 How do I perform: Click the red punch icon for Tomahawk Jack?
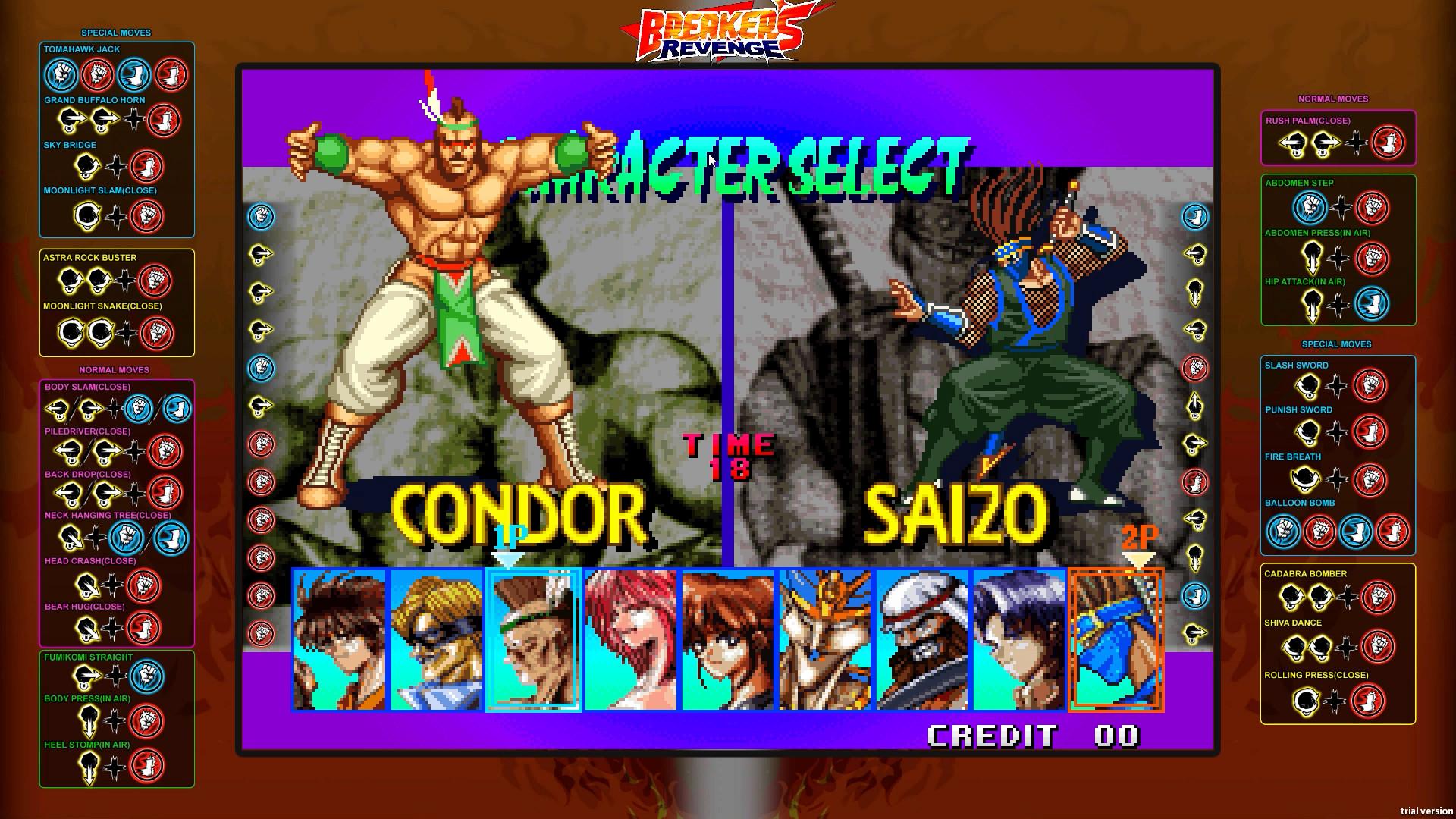point(97,75)
